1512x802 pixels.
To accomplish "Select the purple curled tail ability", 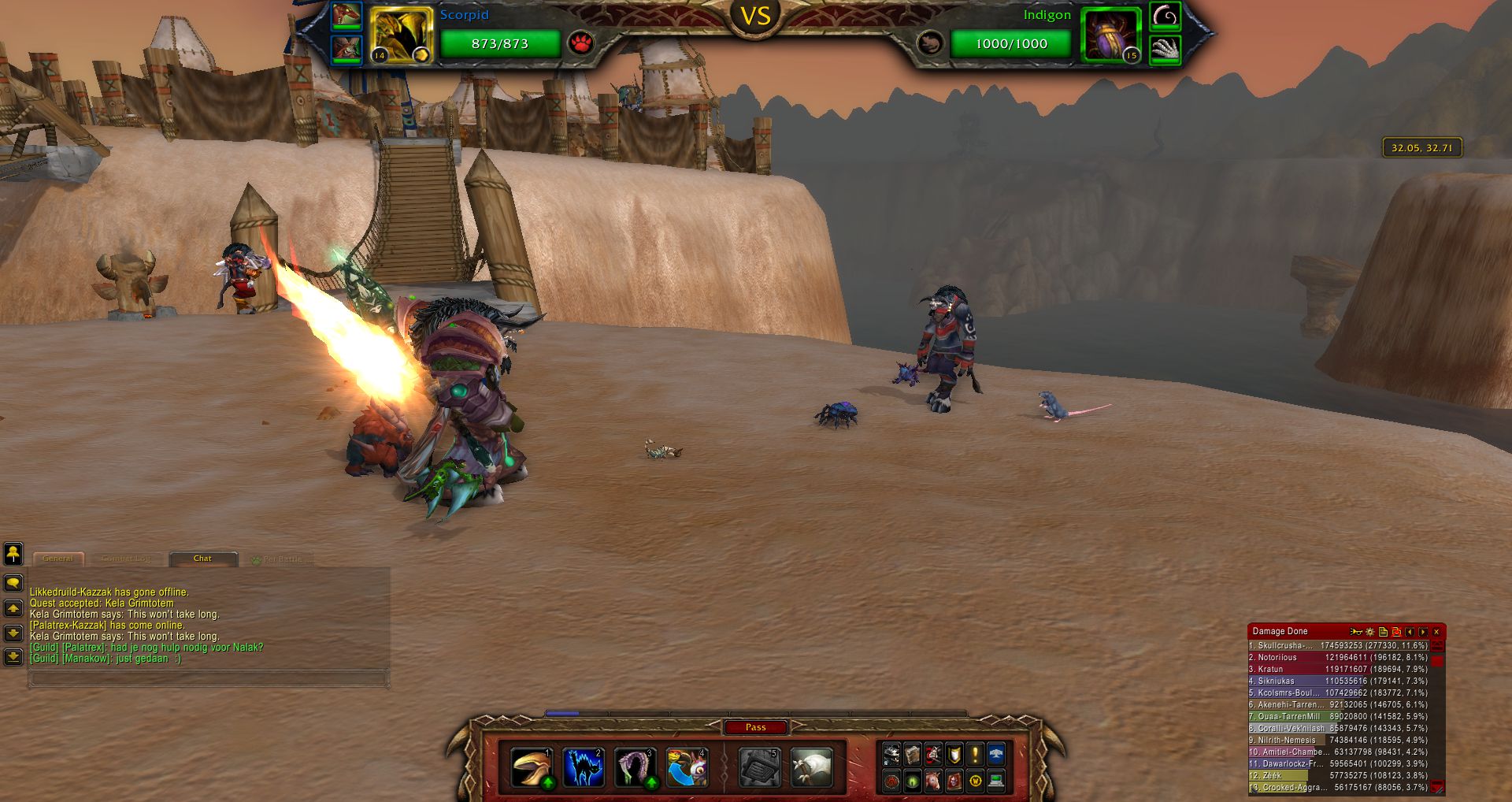I will click(x=635, y=767).
